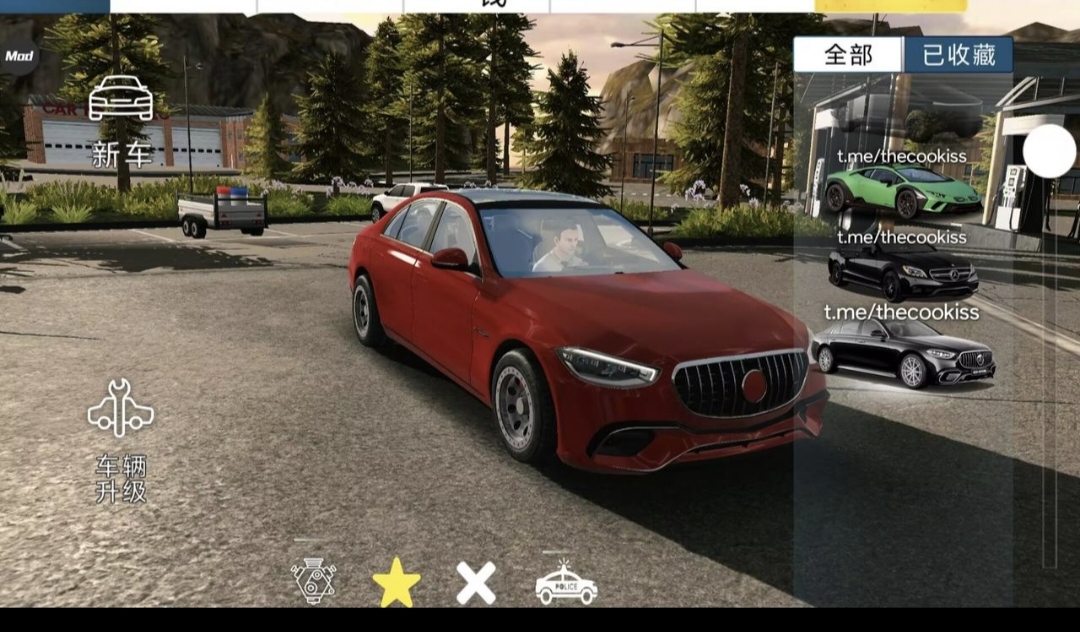Select the police car icon

(565, 583)
